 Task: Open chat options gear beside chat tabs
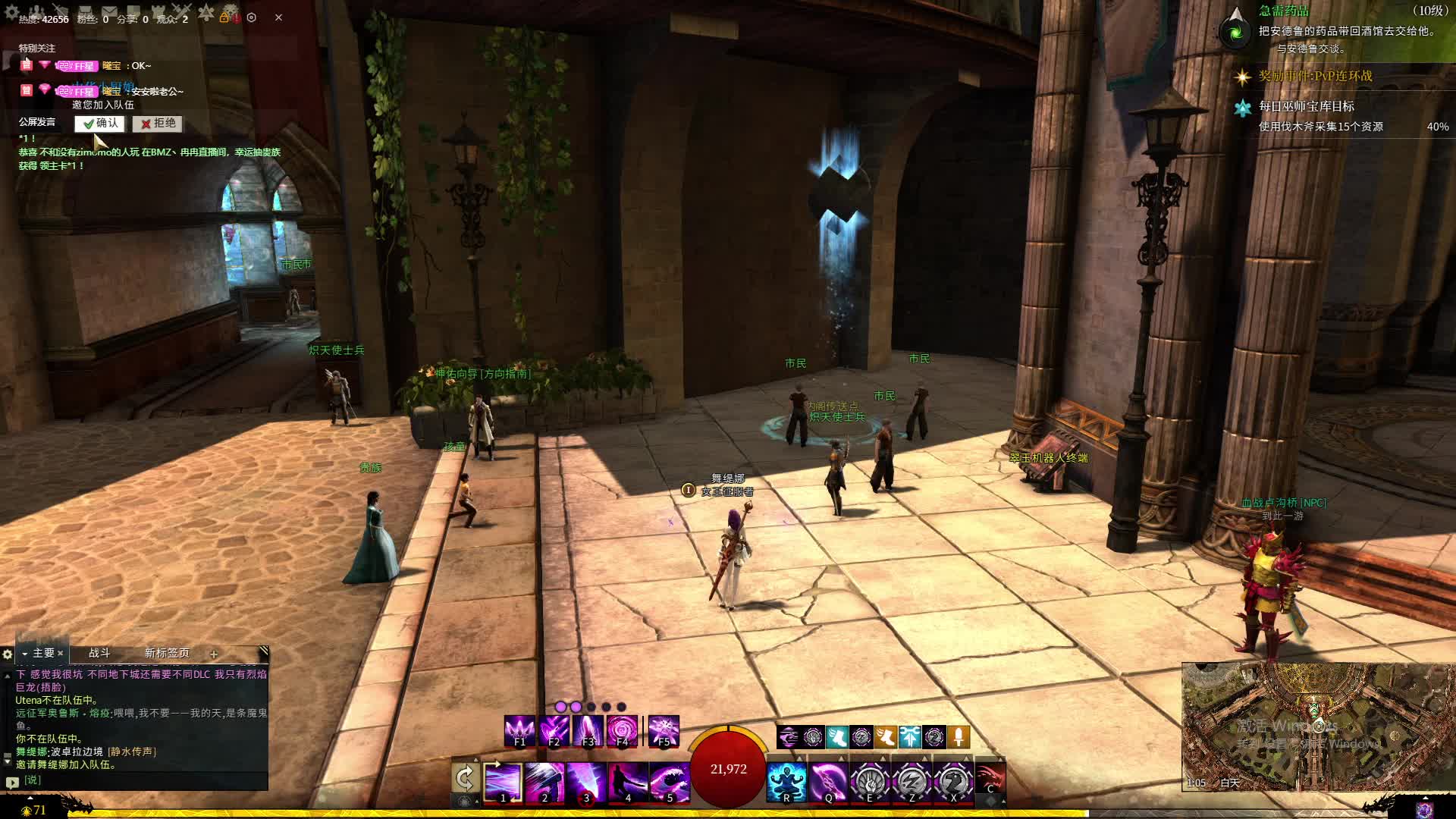click(8, 654)
